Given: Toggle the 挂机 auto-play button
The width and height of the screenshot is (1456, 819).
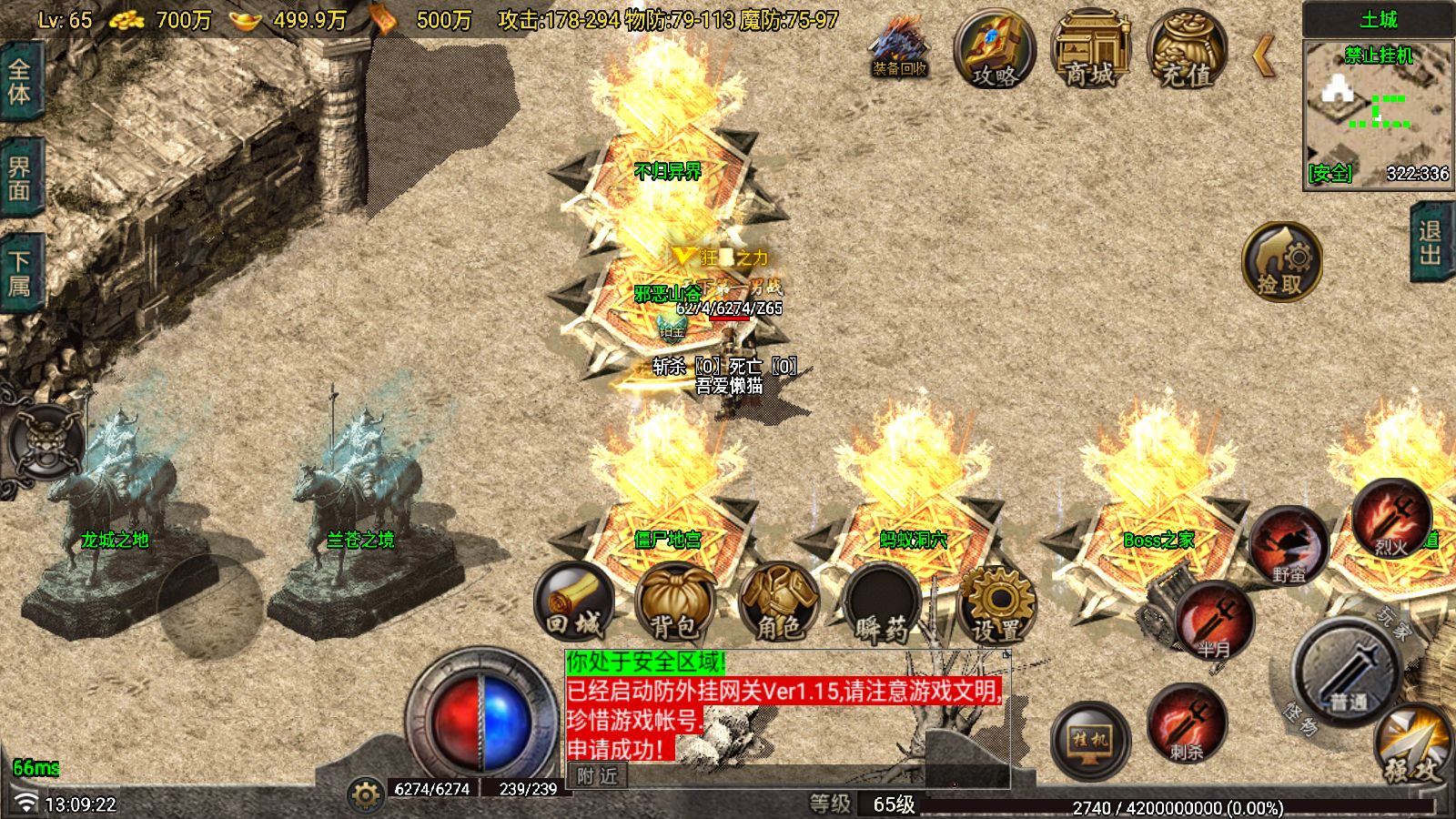Looking at the screenshot, I should (x=1090, y=741).
